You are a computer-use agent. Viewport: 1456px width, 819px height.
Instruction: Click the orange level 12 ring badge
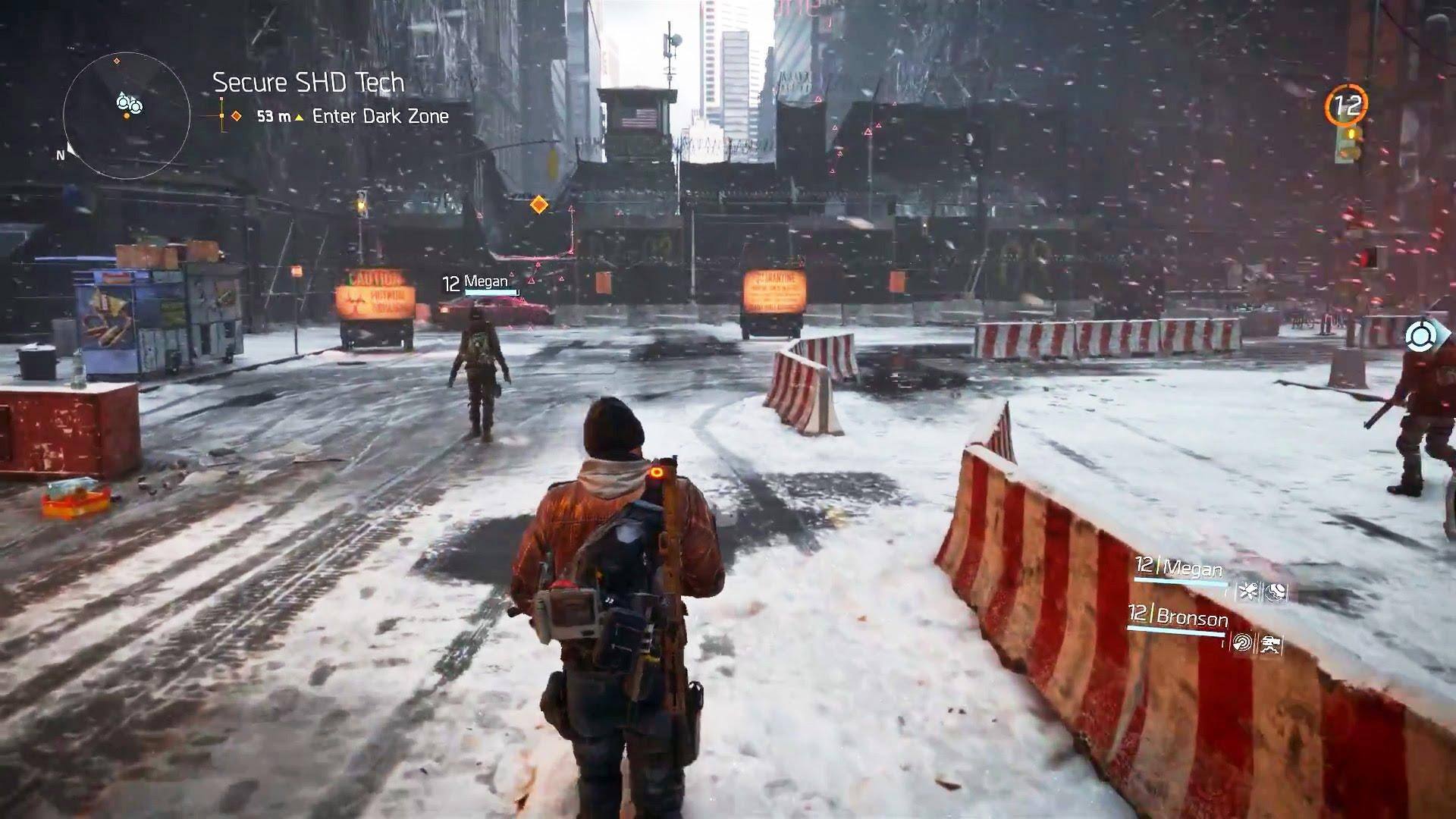click(x=1347, y=105)
